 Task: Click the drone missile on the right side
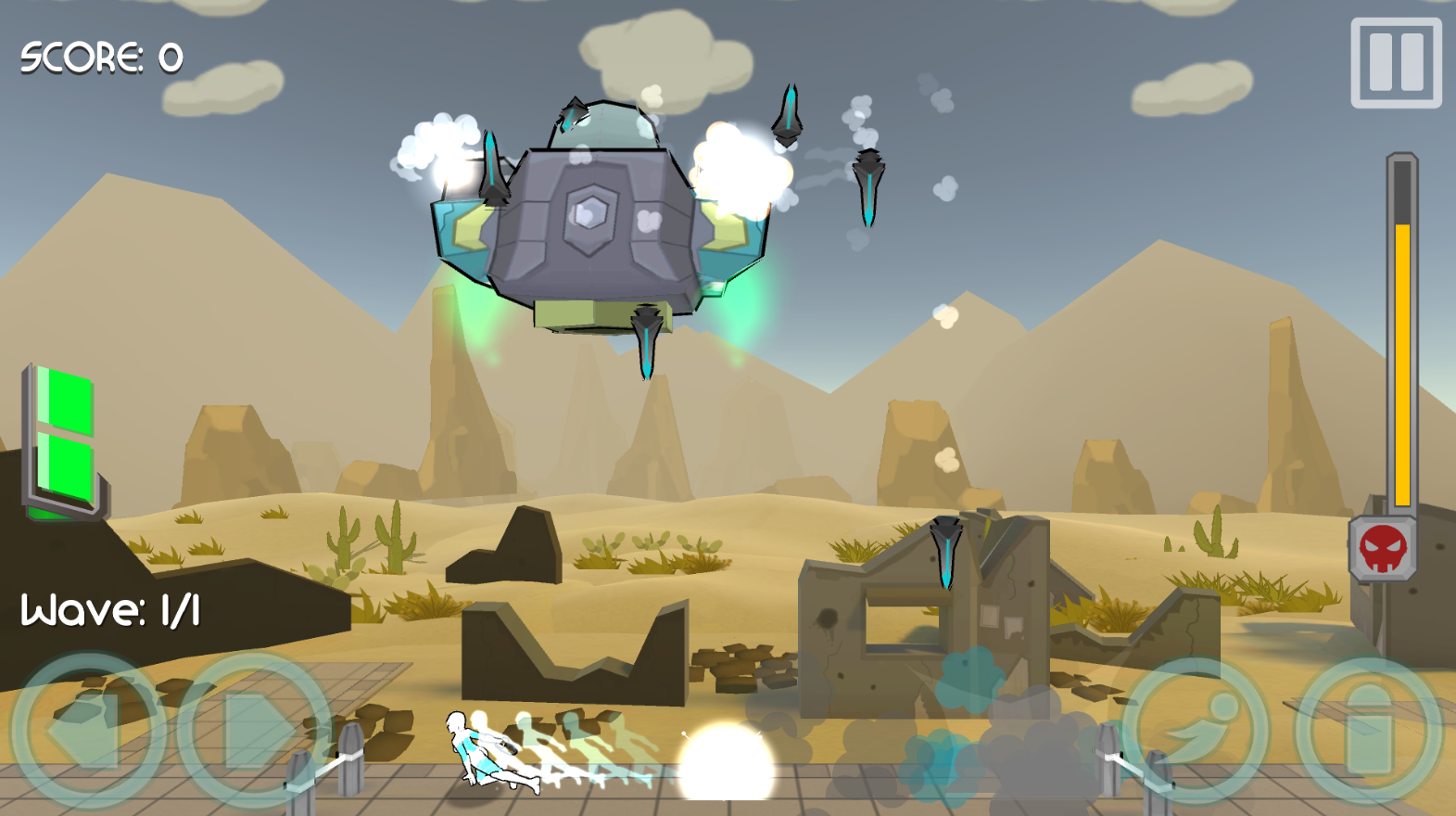[x=869, y=185]
